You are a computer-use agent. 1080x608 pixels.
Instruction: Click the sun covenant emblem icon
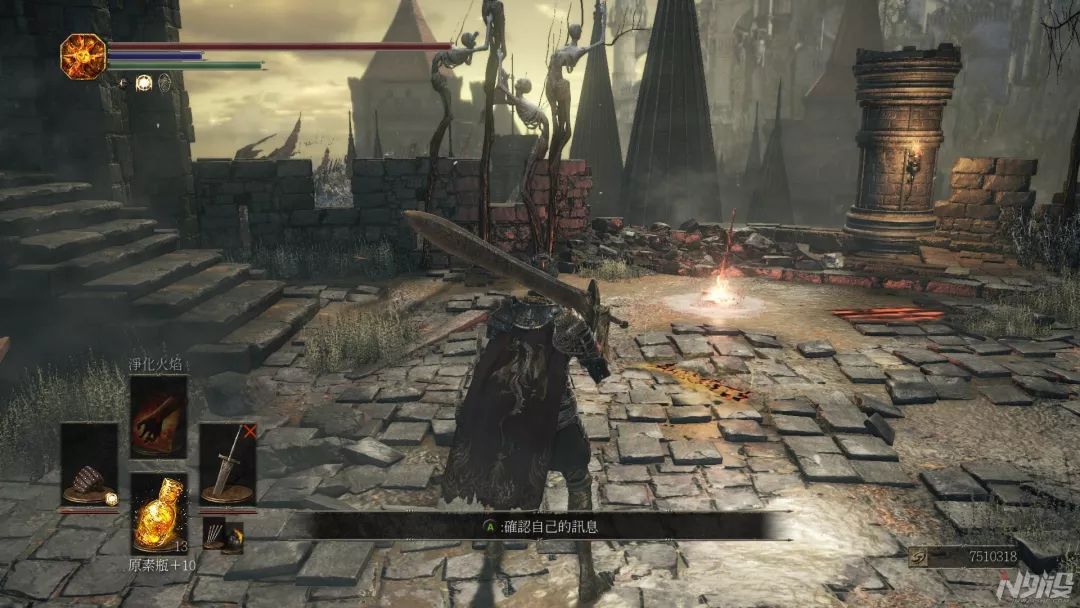(x=83, y=57)
